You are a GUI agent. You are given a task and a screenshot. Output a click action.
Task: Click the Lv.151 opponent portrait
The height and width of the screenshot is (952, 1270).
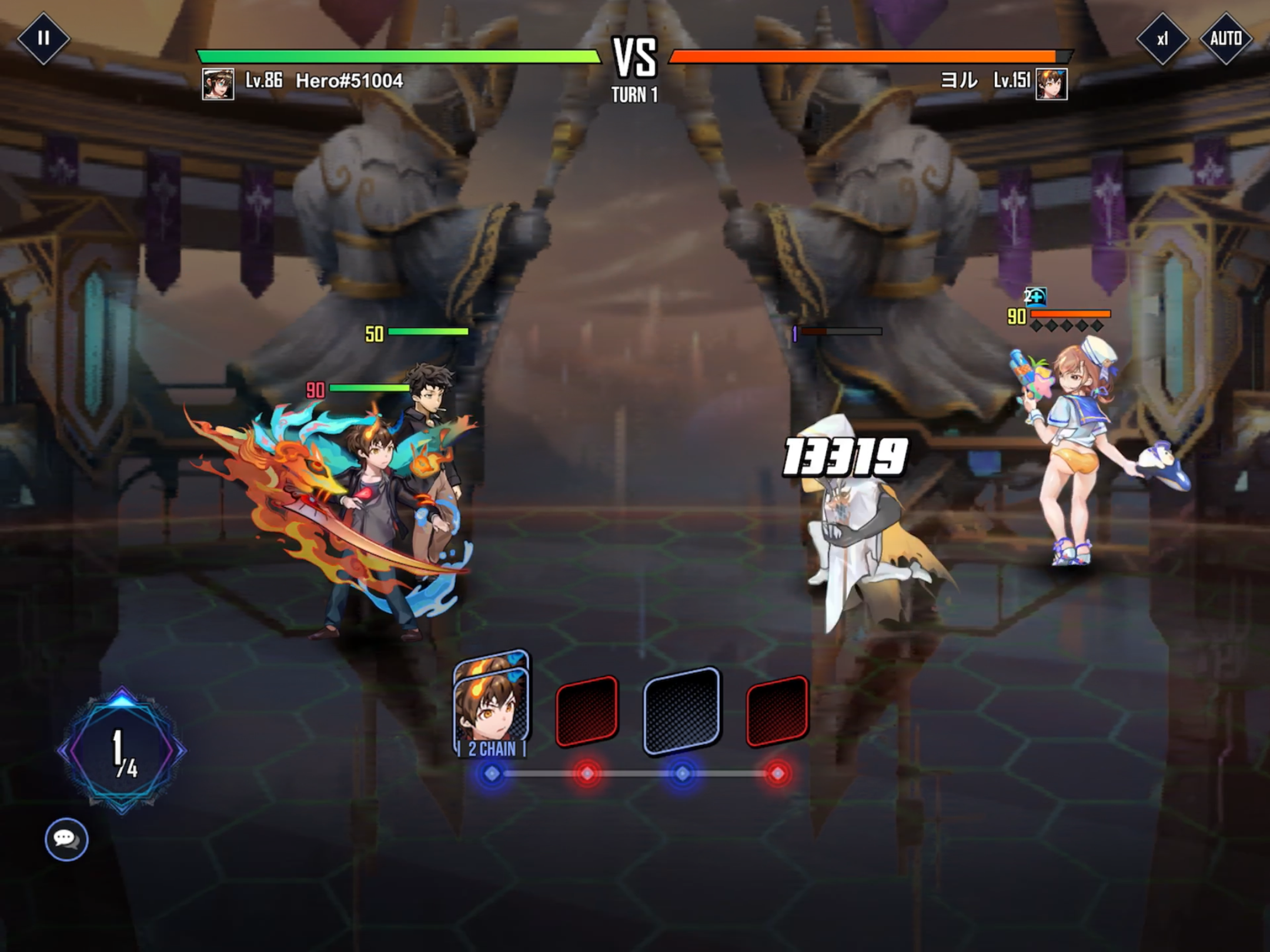pos(1051,84)
